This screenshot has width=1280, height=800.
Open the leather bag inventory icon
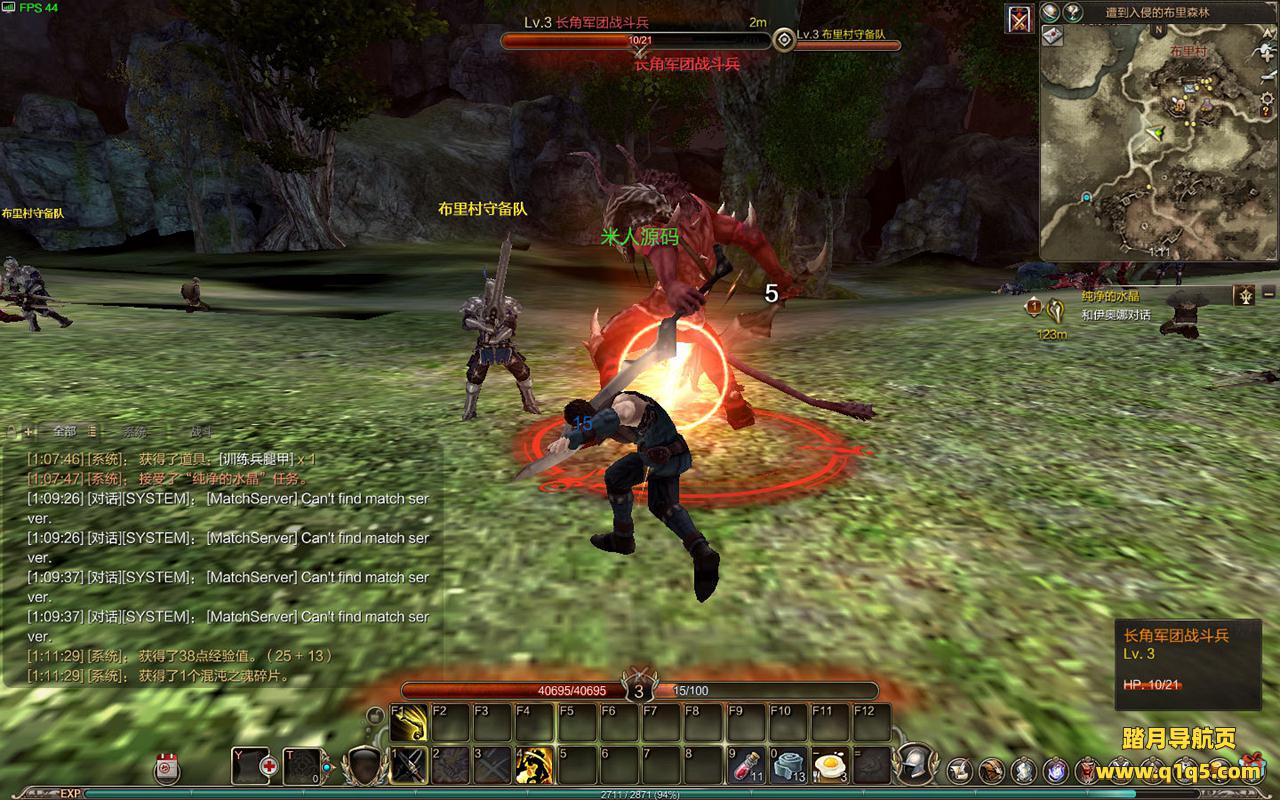(991, 770)
